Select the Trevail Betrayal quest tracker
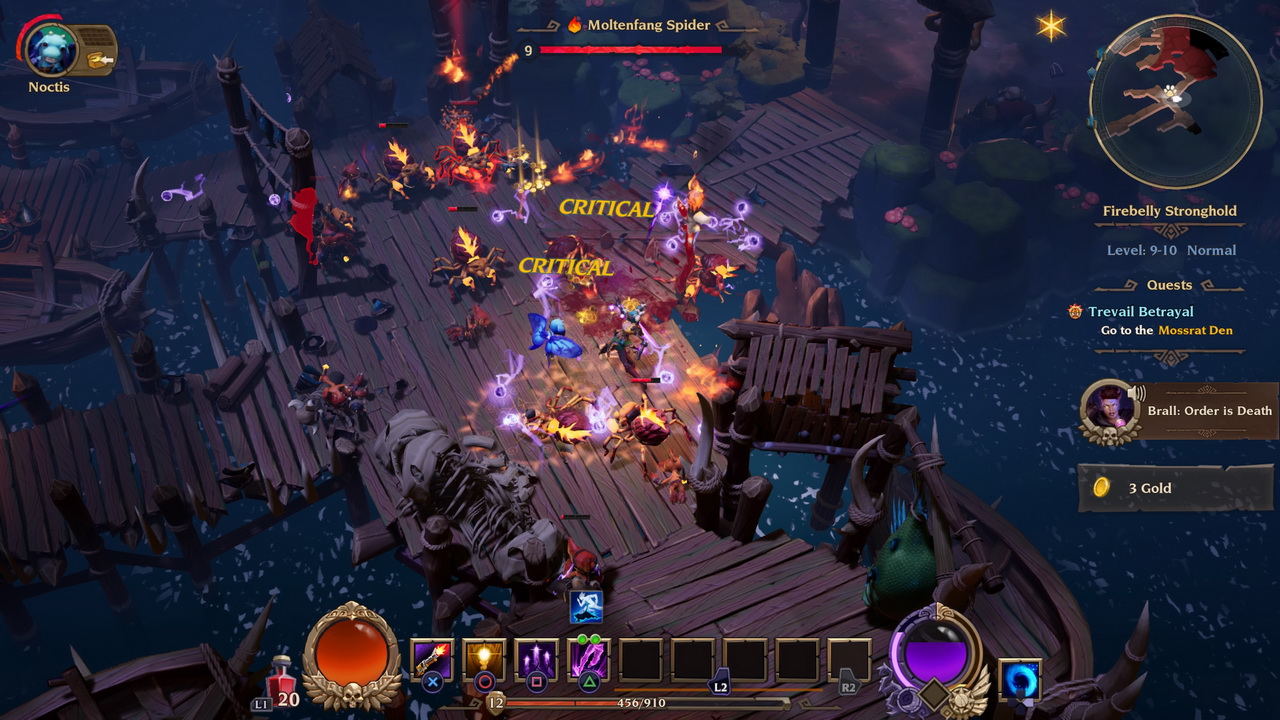This screenshot has height=720, width=1280. (1140, 312)
